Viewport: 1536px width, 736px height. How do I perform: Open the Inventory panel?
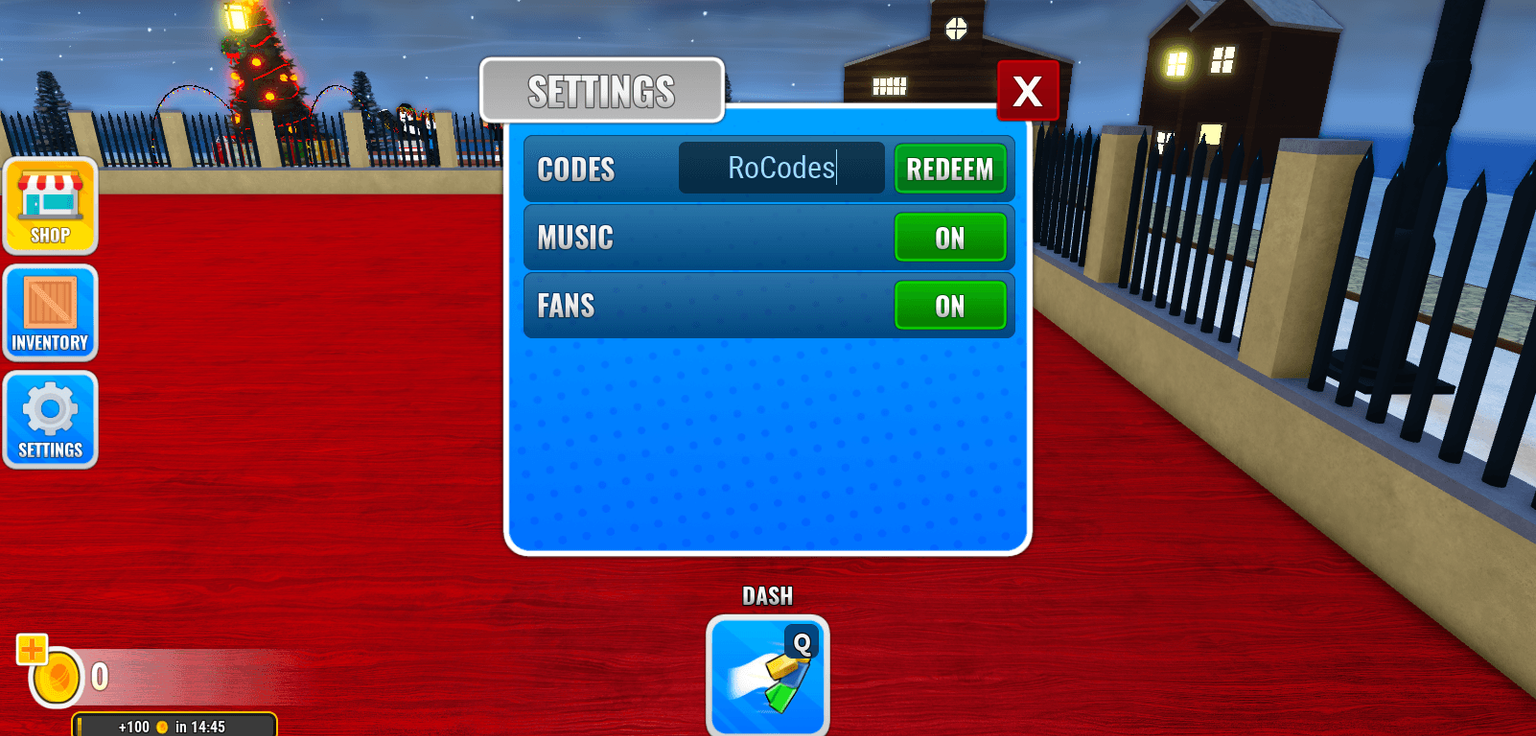pos(50,313)
